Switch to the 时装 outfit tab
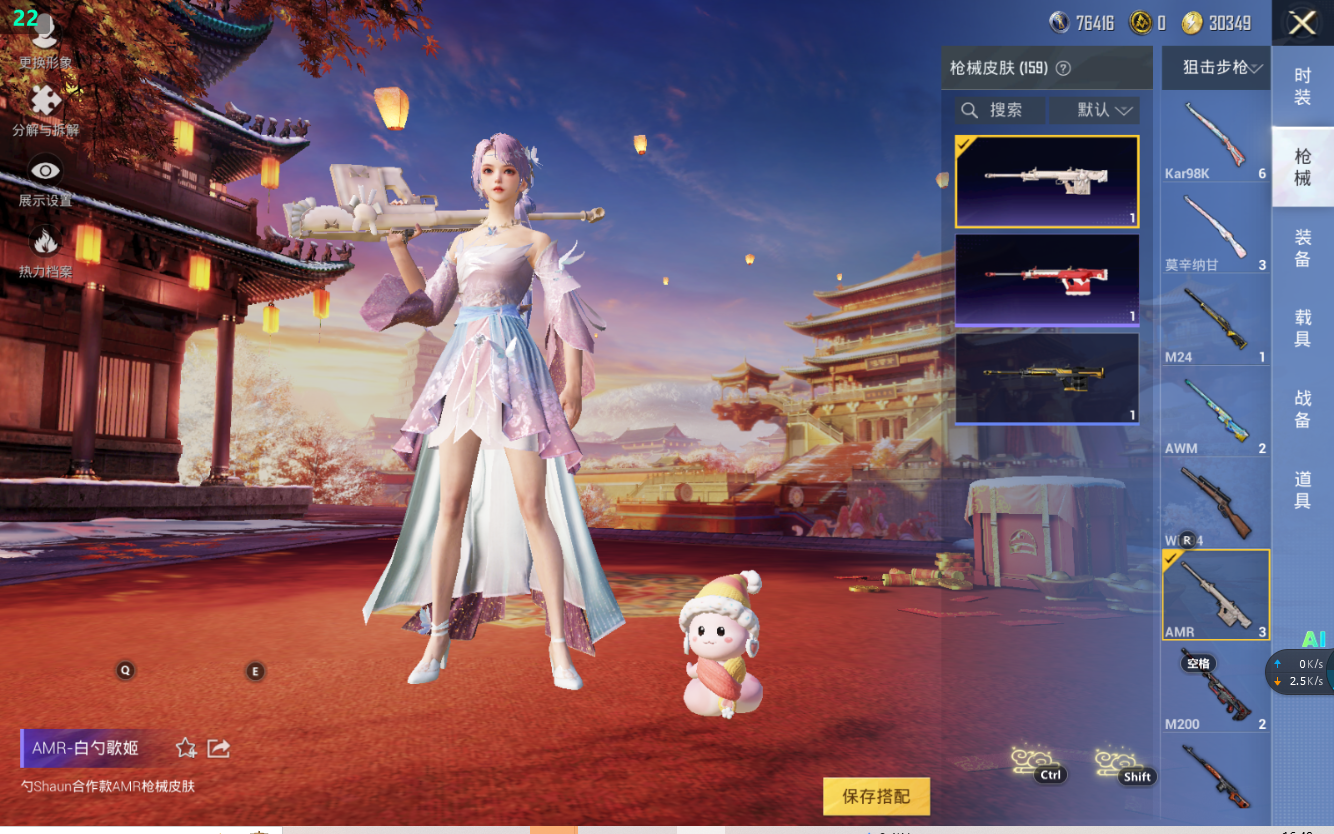 coord(1302,86)
